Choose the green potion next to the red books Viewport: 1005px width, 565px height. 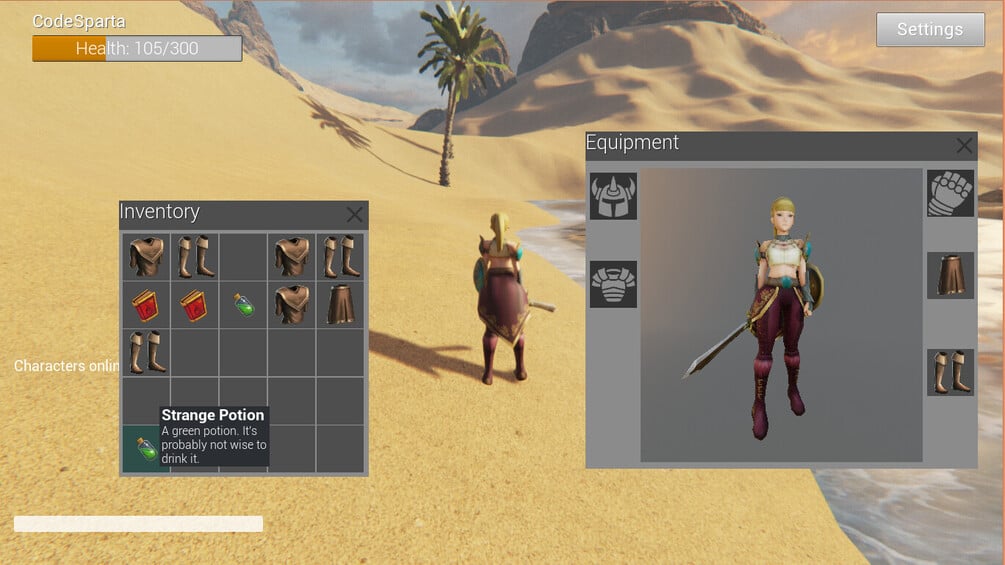tap(243, 305)
